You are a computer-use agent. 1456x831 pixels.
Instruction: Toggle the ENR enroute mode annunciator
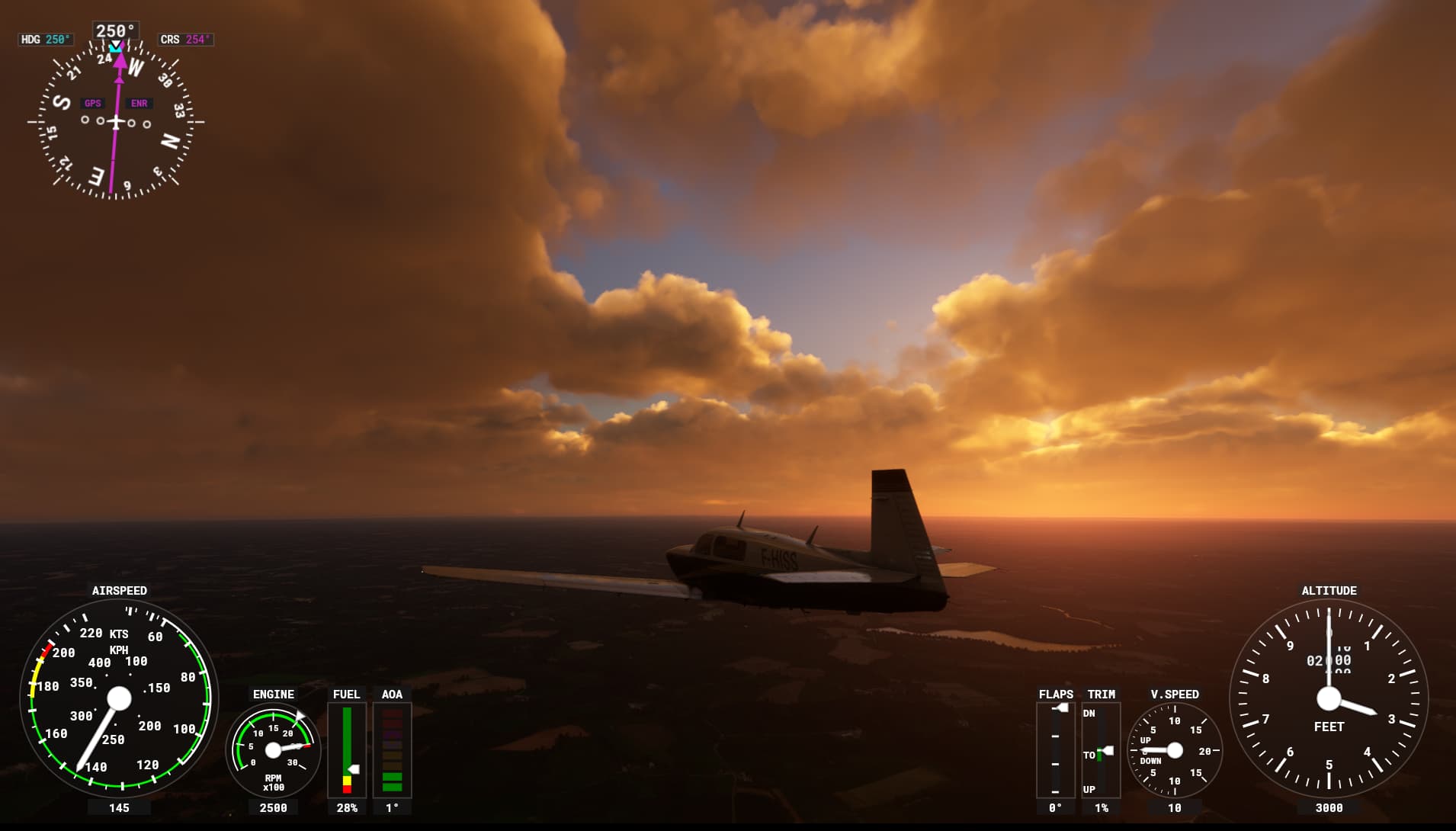pyautogui.click(x=139, y=102)
